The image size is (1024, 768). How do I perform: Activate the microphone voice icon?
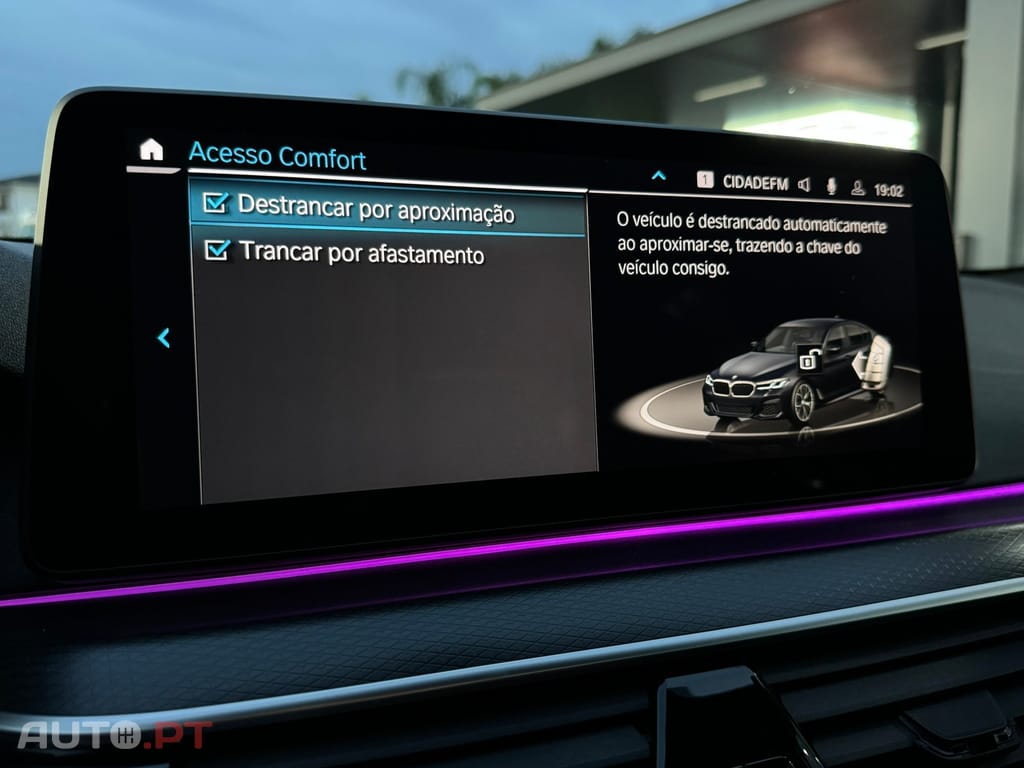click(831, 186)
